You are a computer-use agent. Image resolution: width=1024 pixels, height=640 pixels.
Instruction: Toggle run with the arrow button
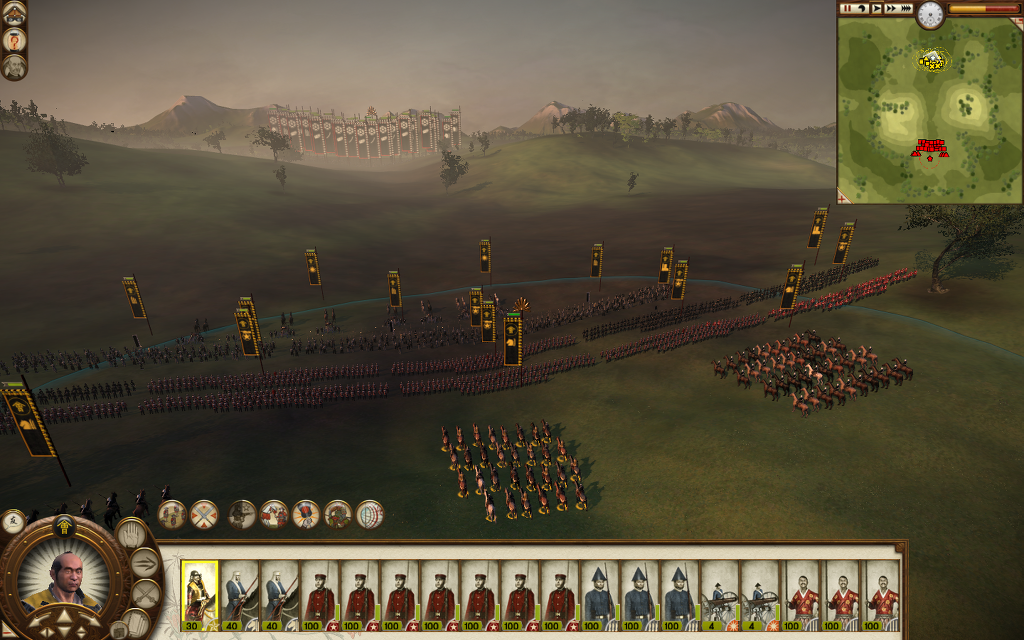(x=145, y=563)
